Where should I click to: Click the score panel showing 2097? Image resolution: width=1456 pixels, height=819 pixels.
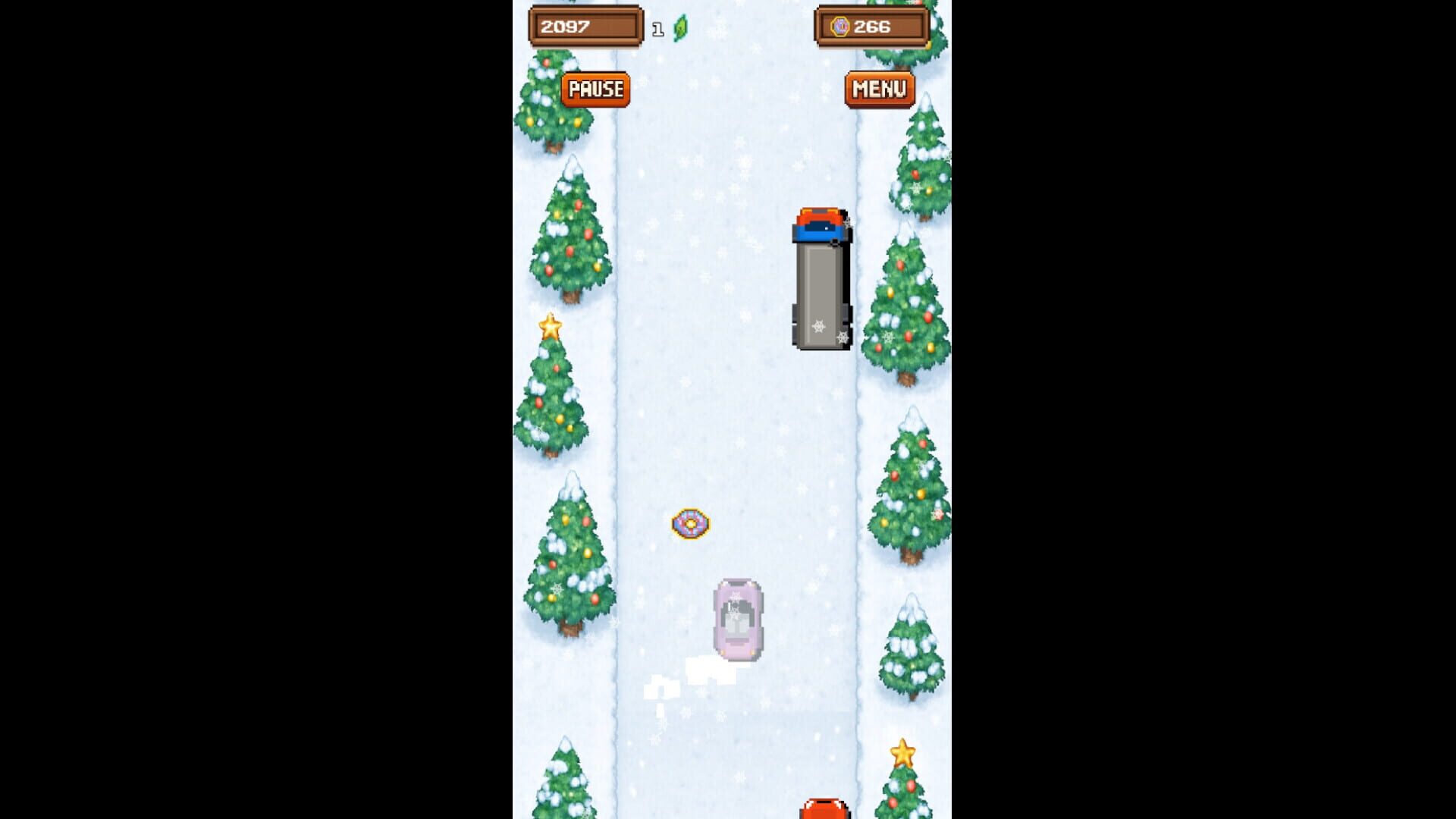(566, 26)
